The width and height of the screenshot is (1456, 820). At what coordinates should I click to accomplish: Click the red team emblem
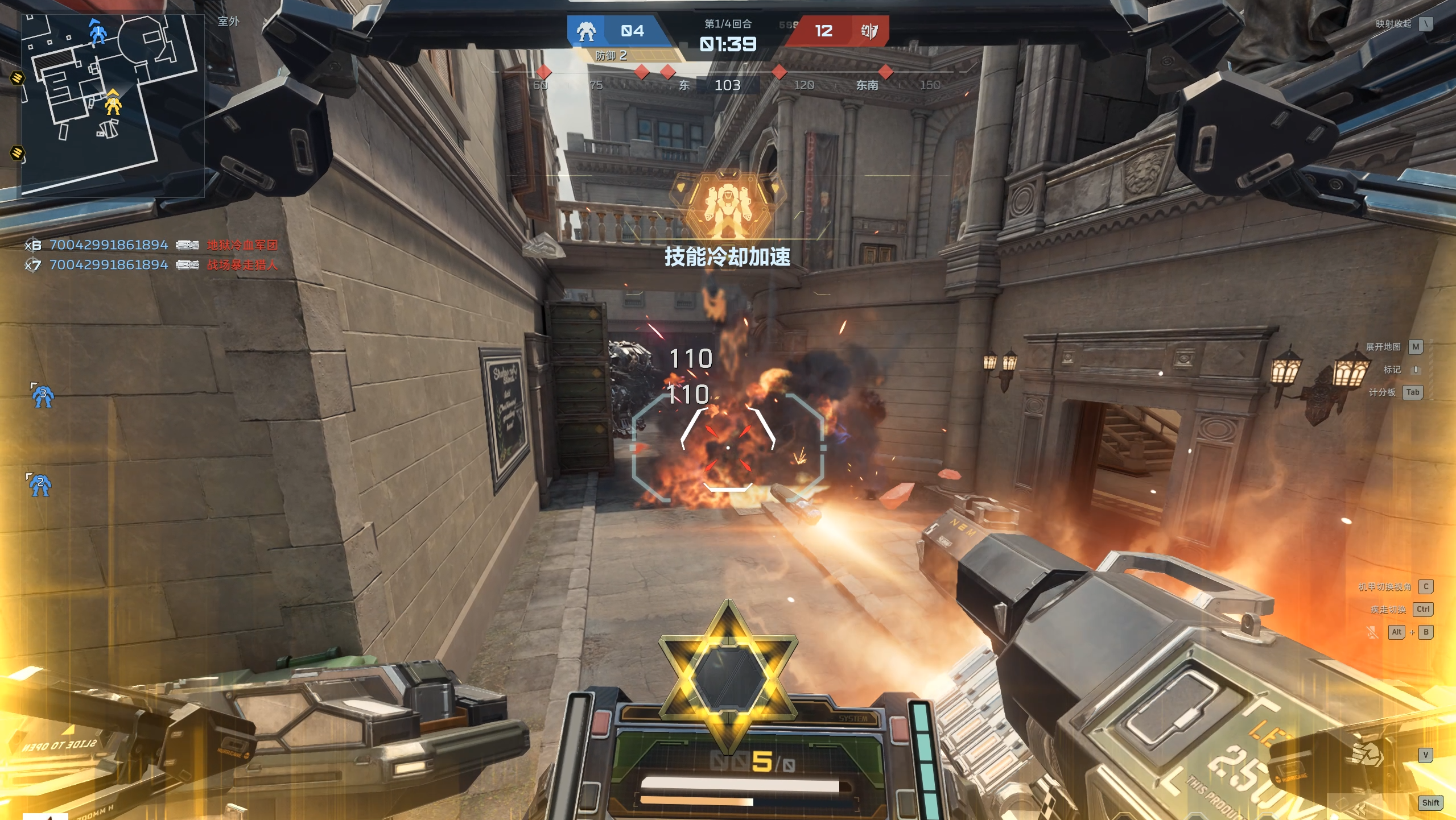coord(869,31)
